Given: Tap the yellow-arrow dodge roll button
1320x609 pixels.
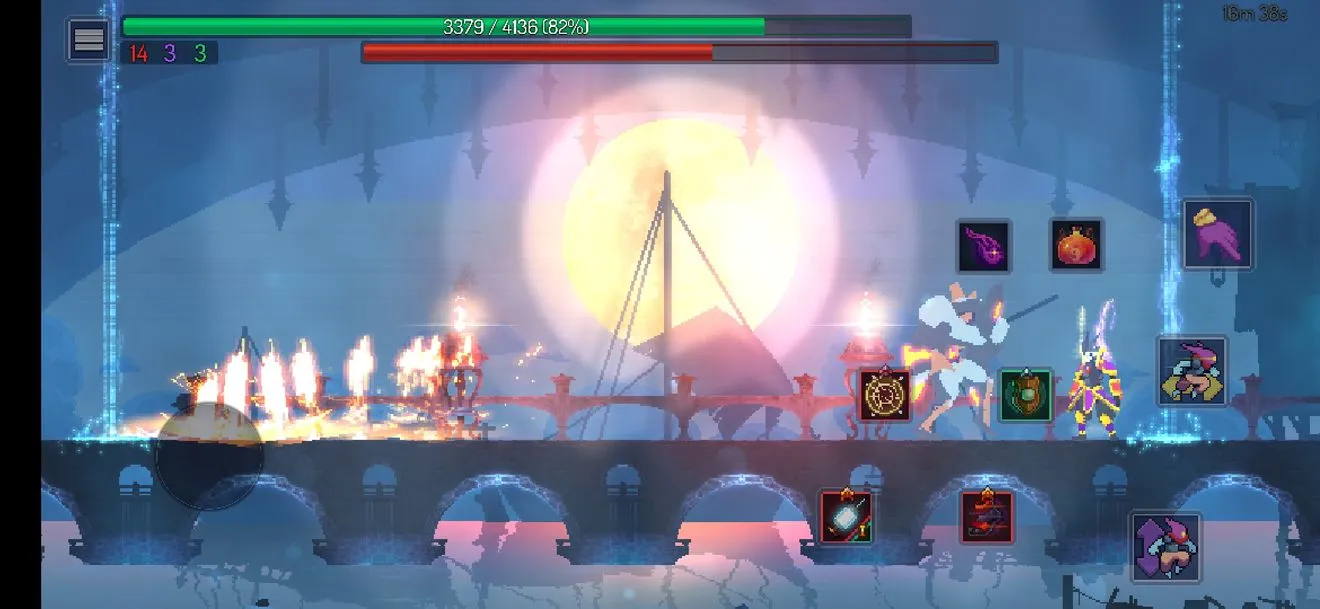Looking at the screenshot, I should coord(1192,371).
